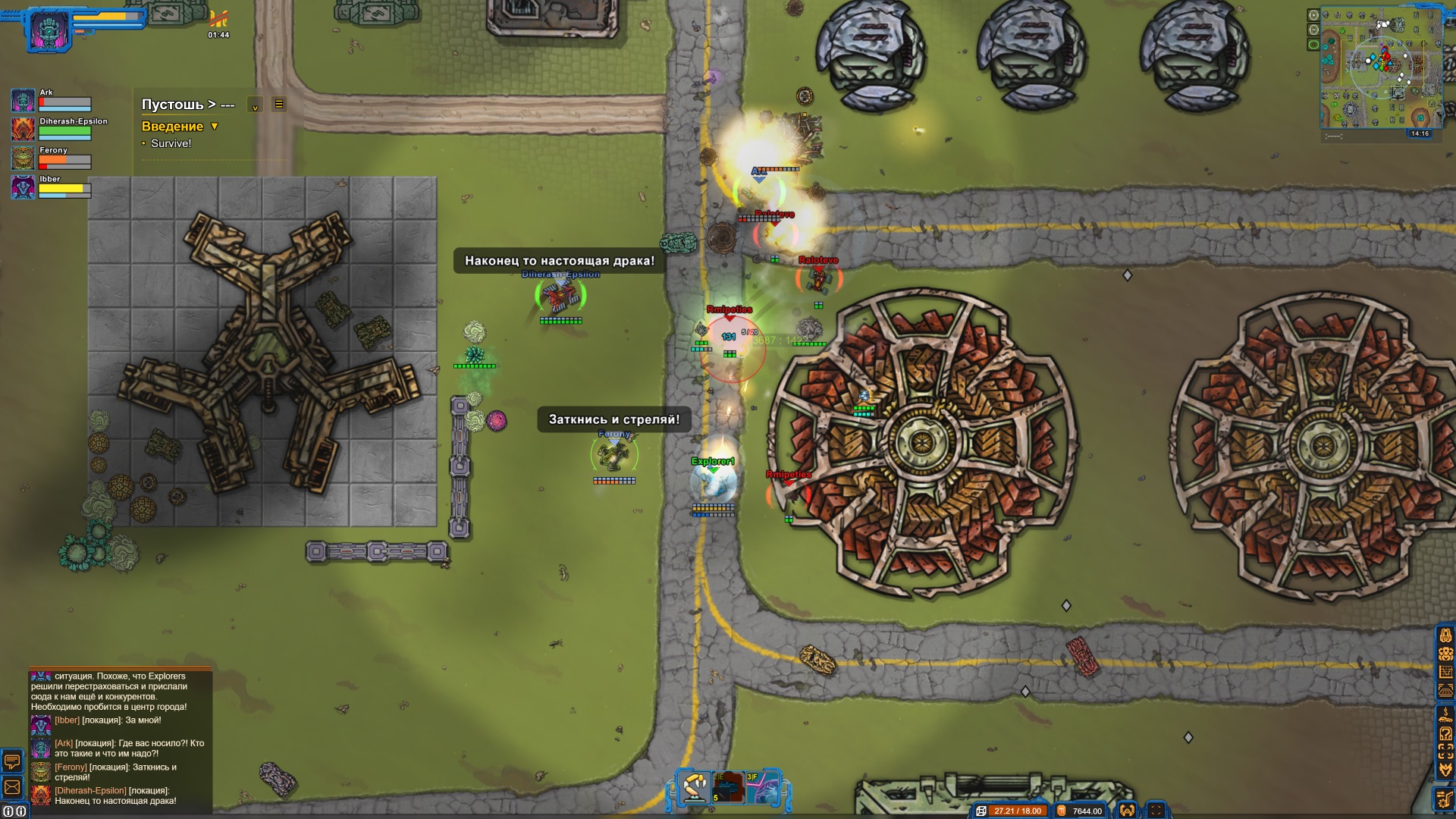Collapse the Введение quest section
The width and height of the screenshot is (1456, 819).
(x=215, y=127)
